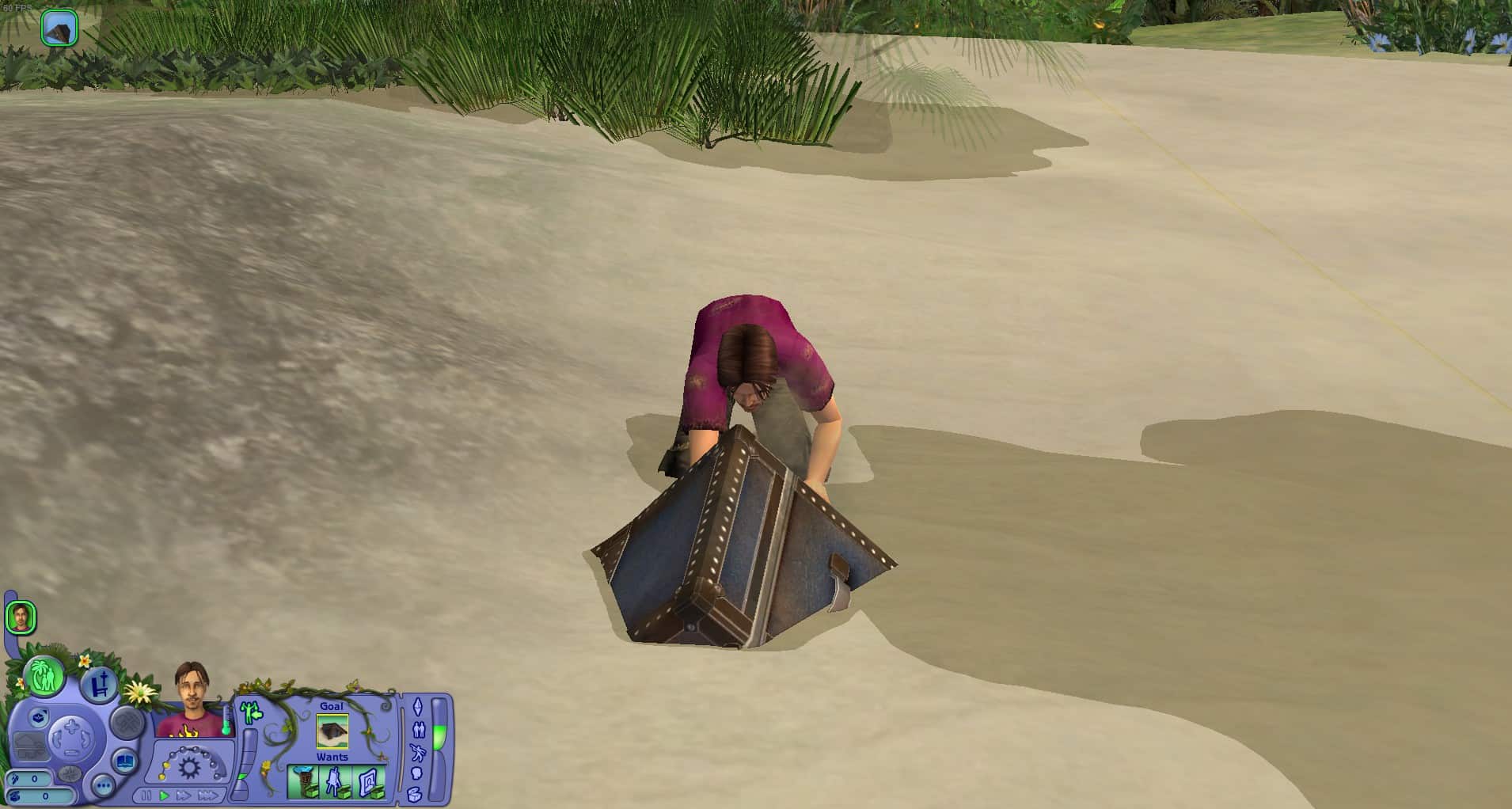Image resolution: width=1512 pixels, height=809 pixels.
Task: Open the lessons book icon
Action: pyautogui.click(x=123, y=761)
